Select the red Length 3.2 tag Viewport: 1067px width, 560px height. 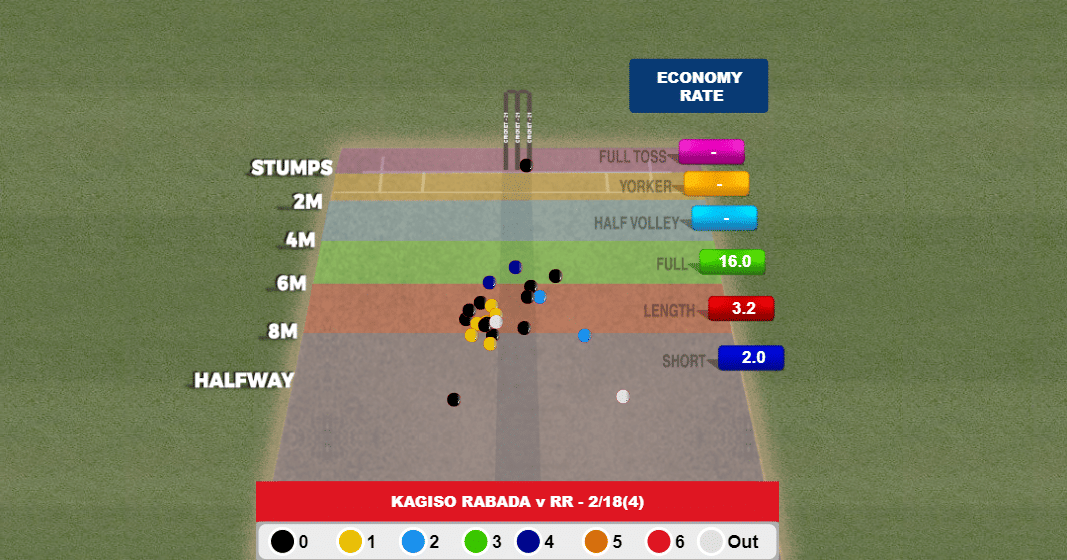742,308
